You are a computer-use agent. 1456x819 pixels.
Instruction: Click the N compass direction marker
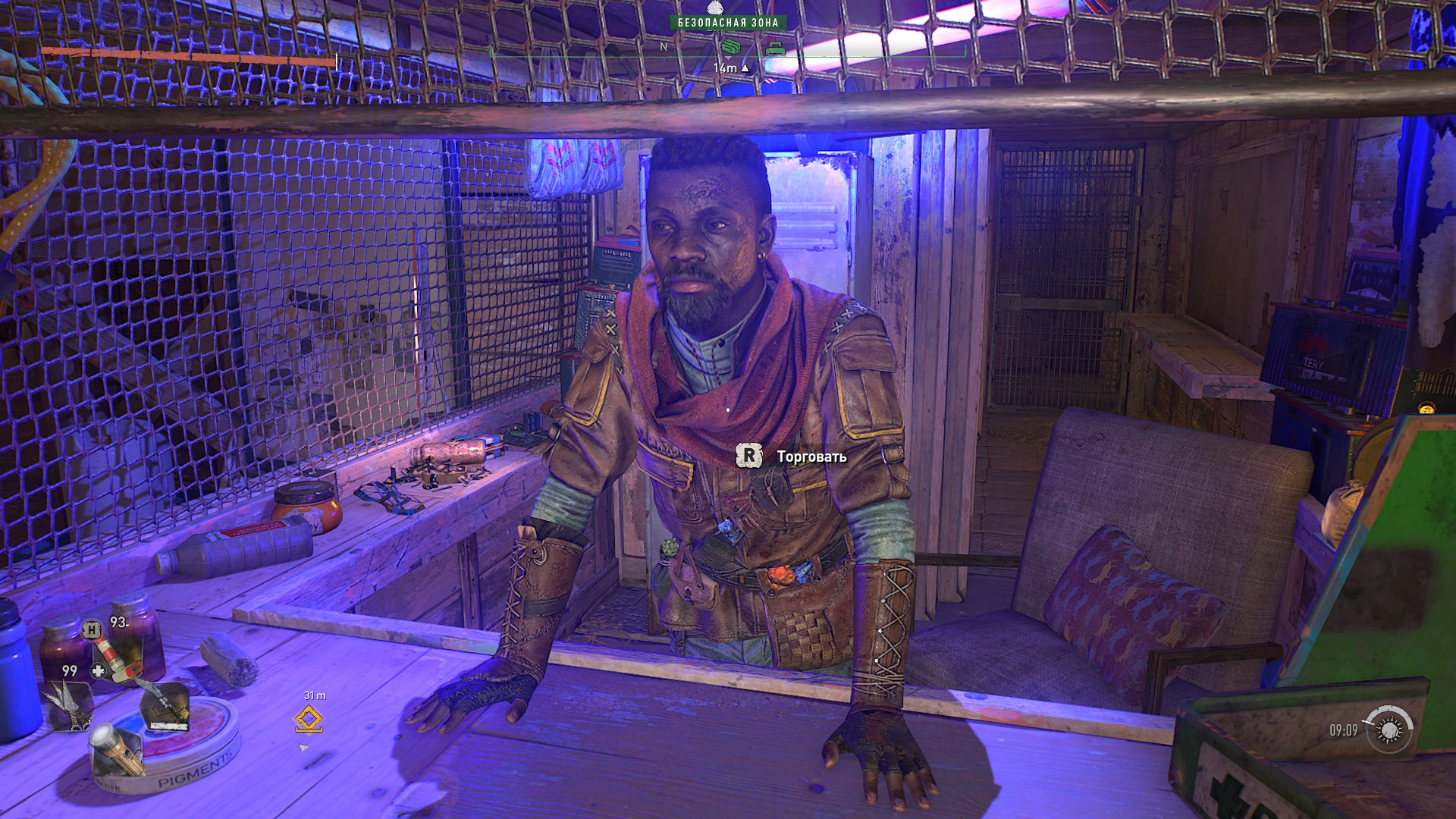click(x=665, y=45)
